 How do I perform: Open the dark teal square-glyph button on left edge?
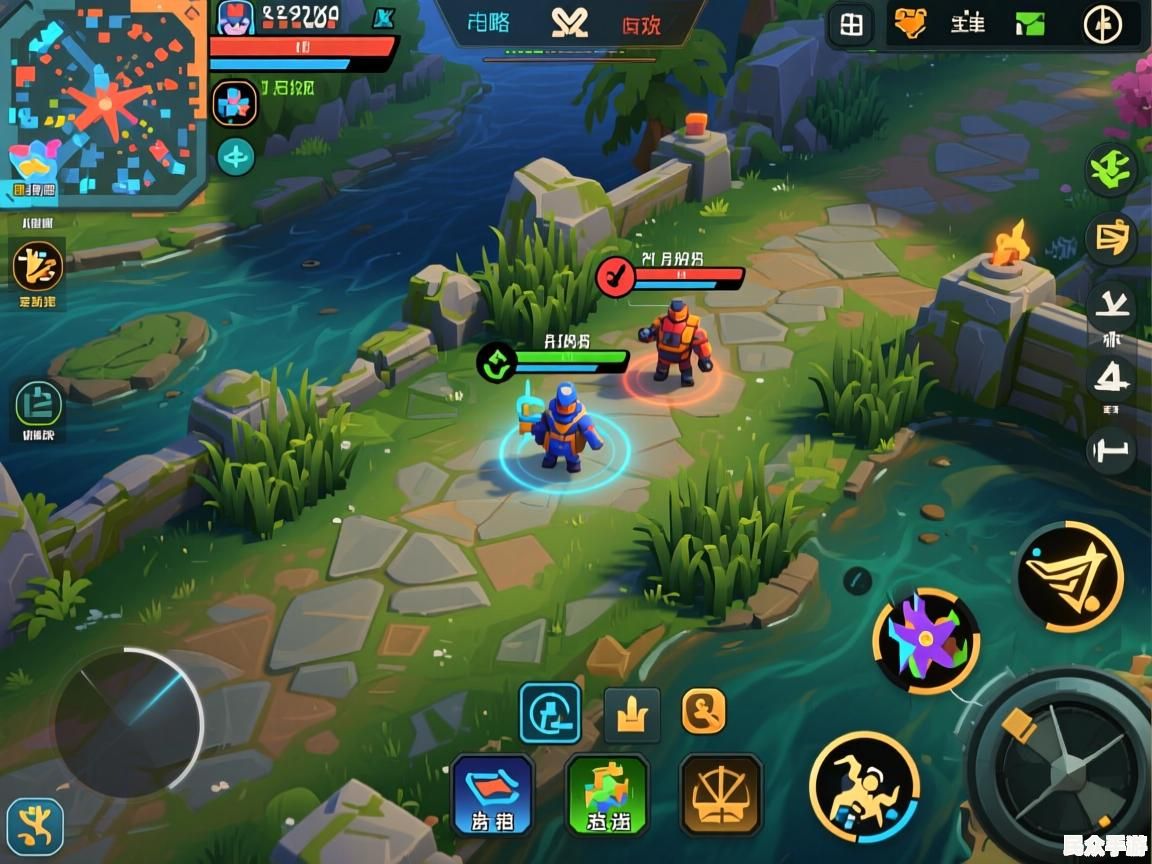point(39,404)
